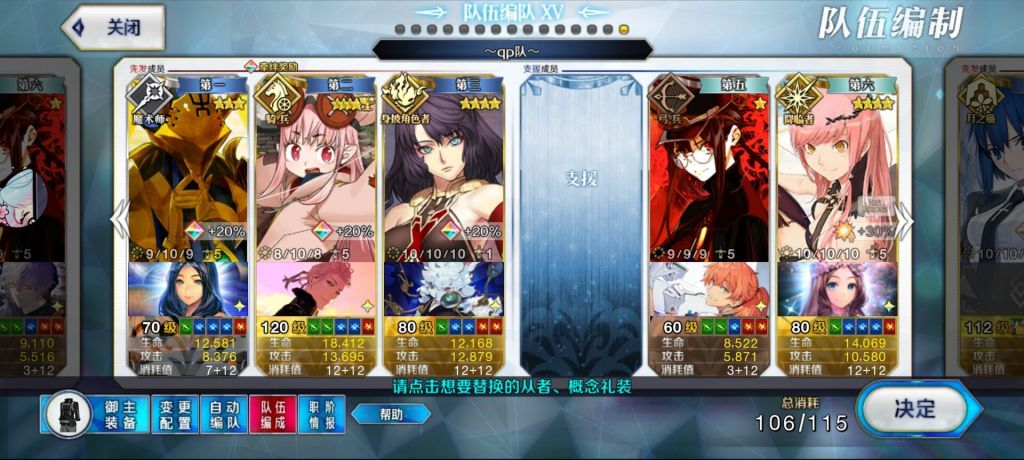The height and width of the screenshot is (460, 1024).
Task: Tap the ~qp队~ party name banner
Action: click(512, 50)
